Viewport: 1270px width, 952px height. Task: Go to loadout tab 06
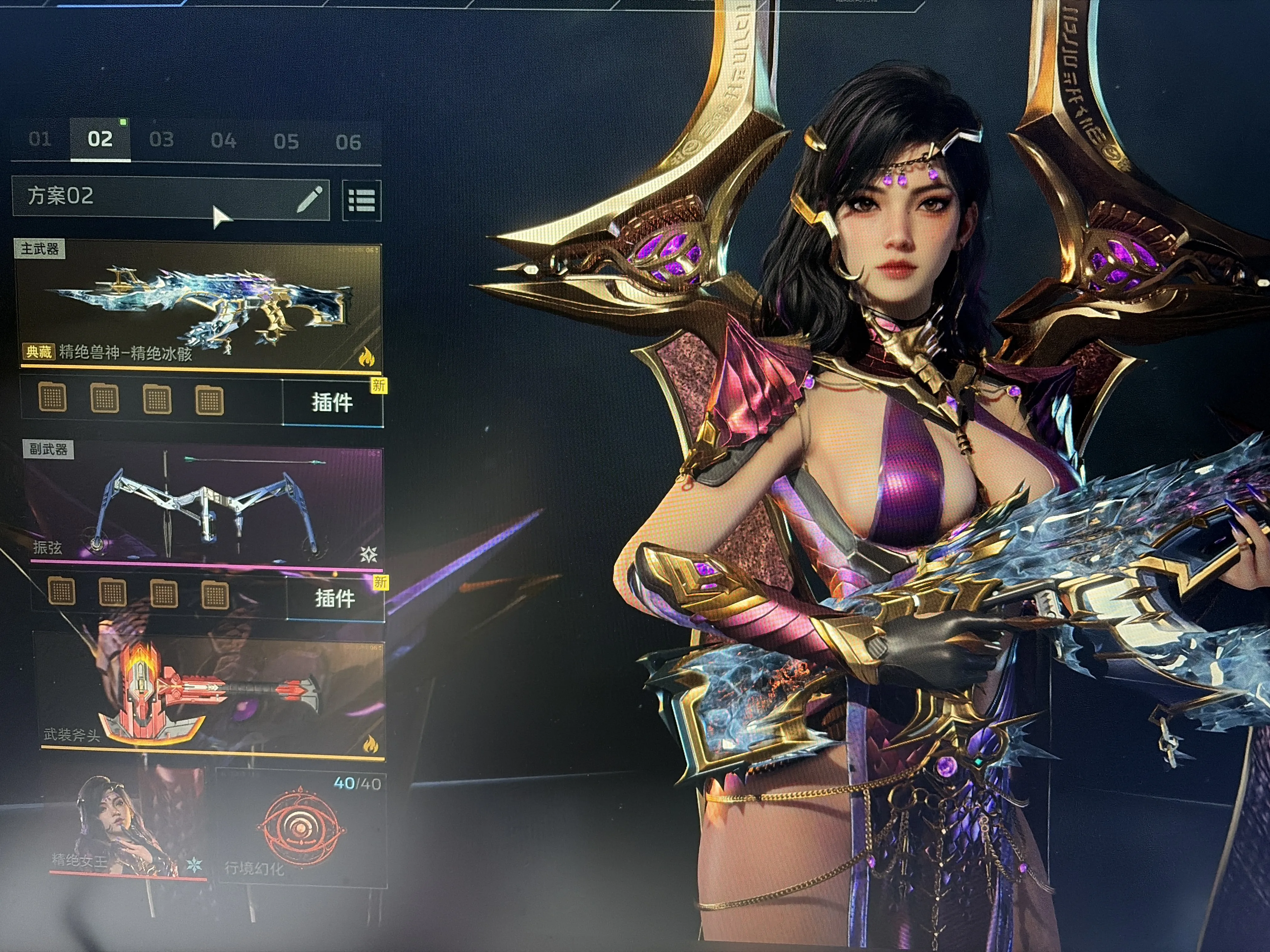tap(348, 142)
